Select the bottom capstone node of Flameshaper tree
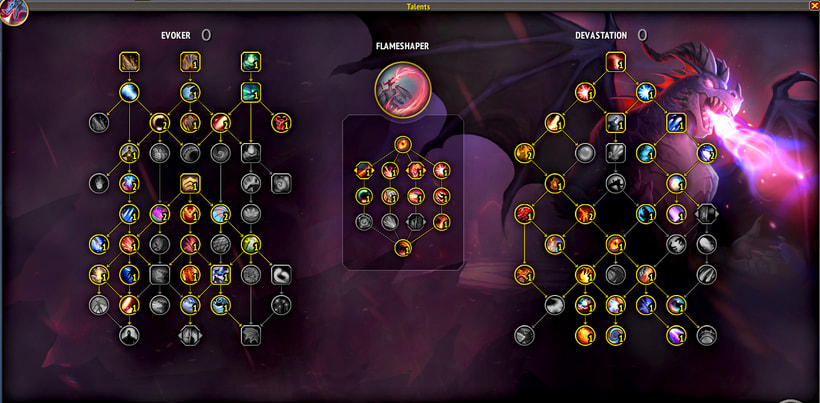Image resolution: width=820 pixels, height=403 pixels. coord(402,247)
